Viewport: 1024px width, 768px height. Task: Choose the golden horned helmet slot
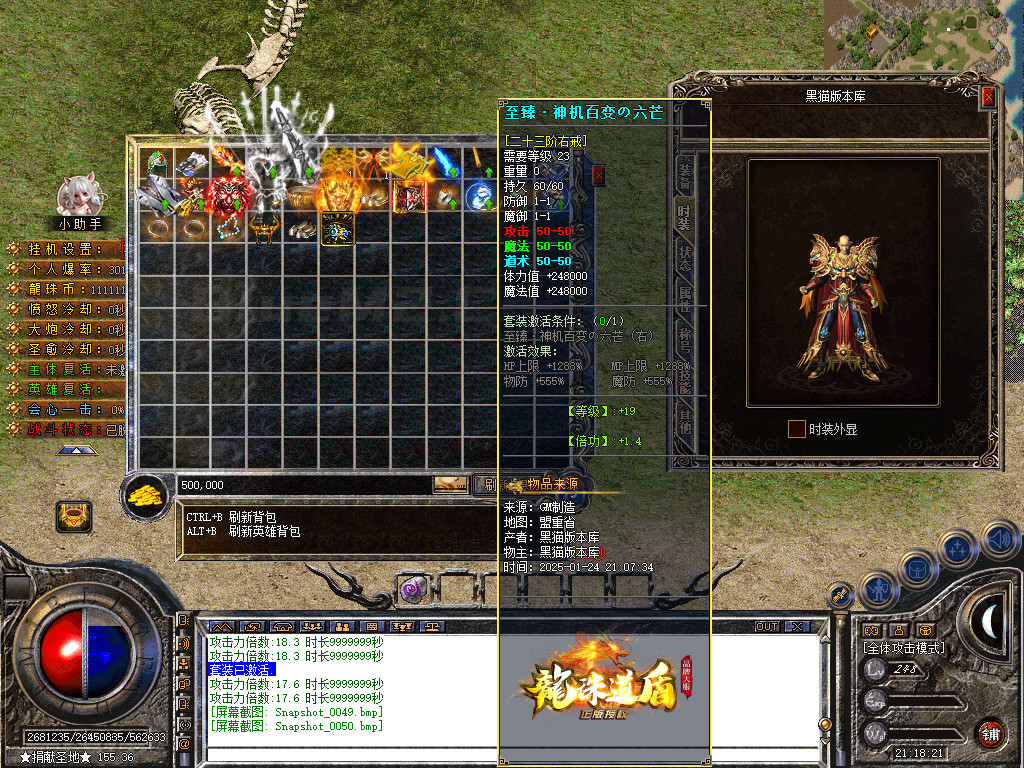[265, 229]
